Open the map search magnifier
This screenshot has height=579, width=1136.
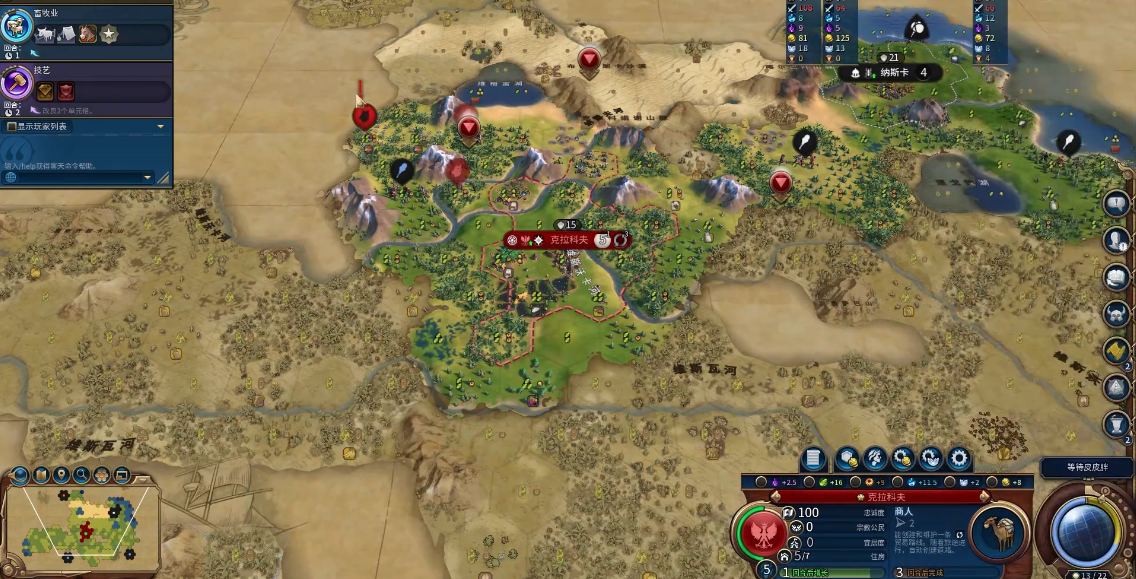click(81, 474)
